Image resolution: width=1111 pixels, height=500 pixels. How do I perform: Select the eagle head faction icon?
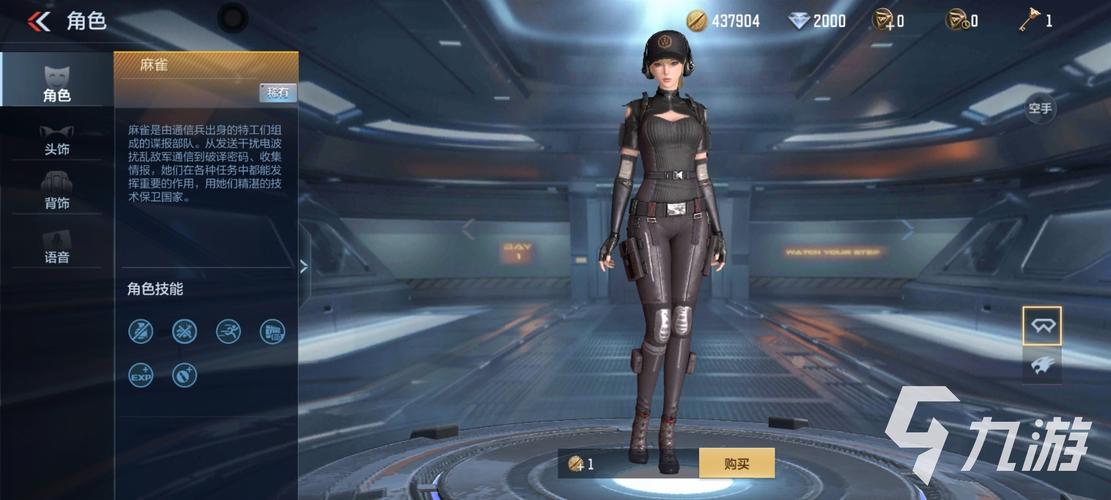pos(1041,366)
